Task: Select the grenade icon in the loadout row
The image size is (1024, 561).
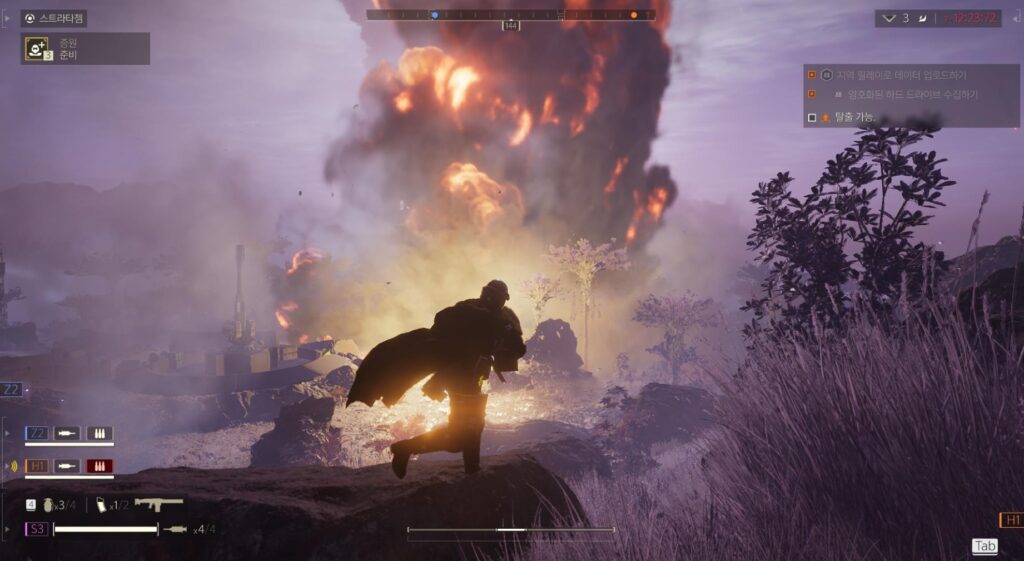Action: pos(46,504)
